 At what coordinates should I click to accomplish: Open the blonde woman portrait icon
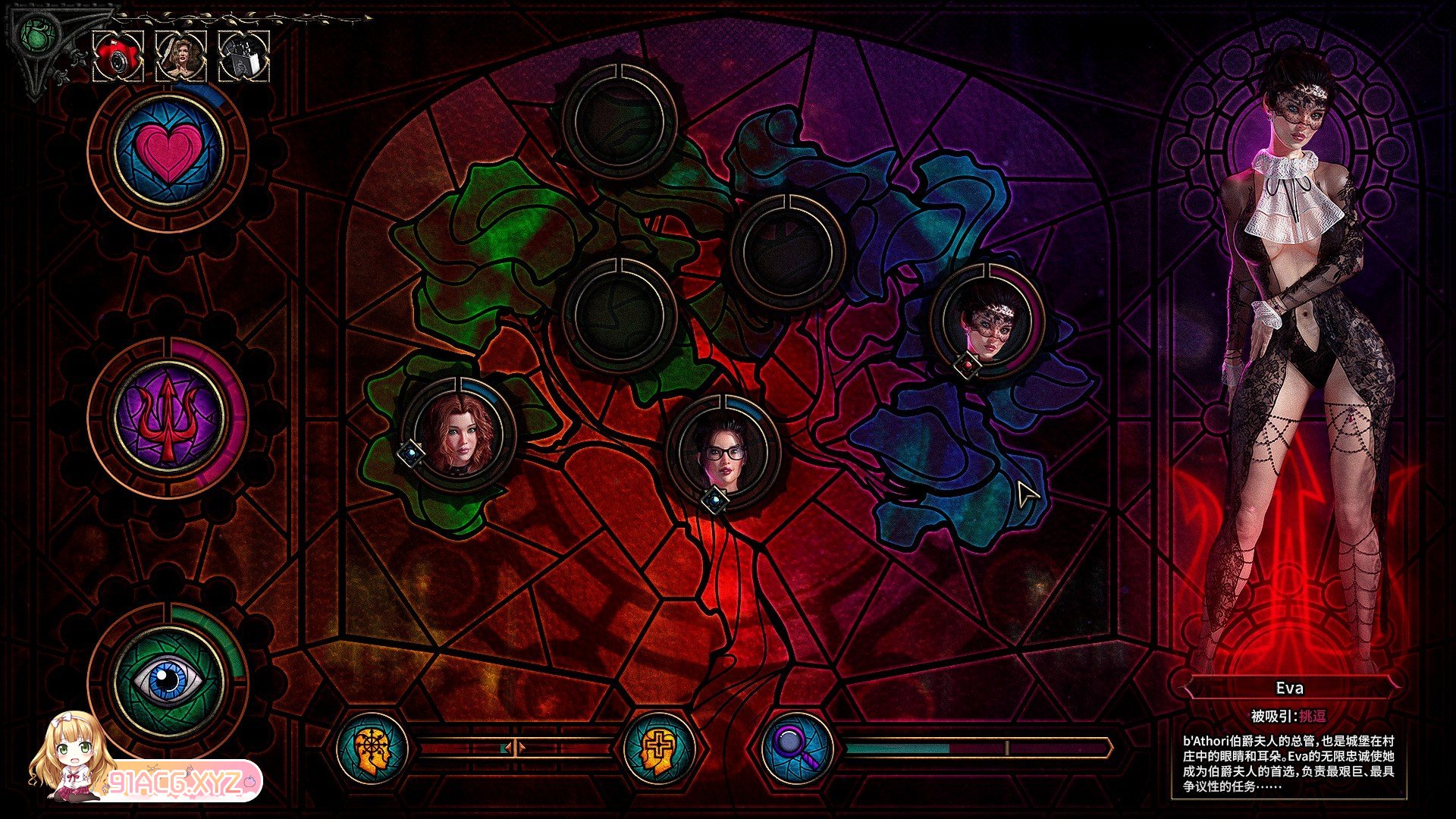click(180, 57)
